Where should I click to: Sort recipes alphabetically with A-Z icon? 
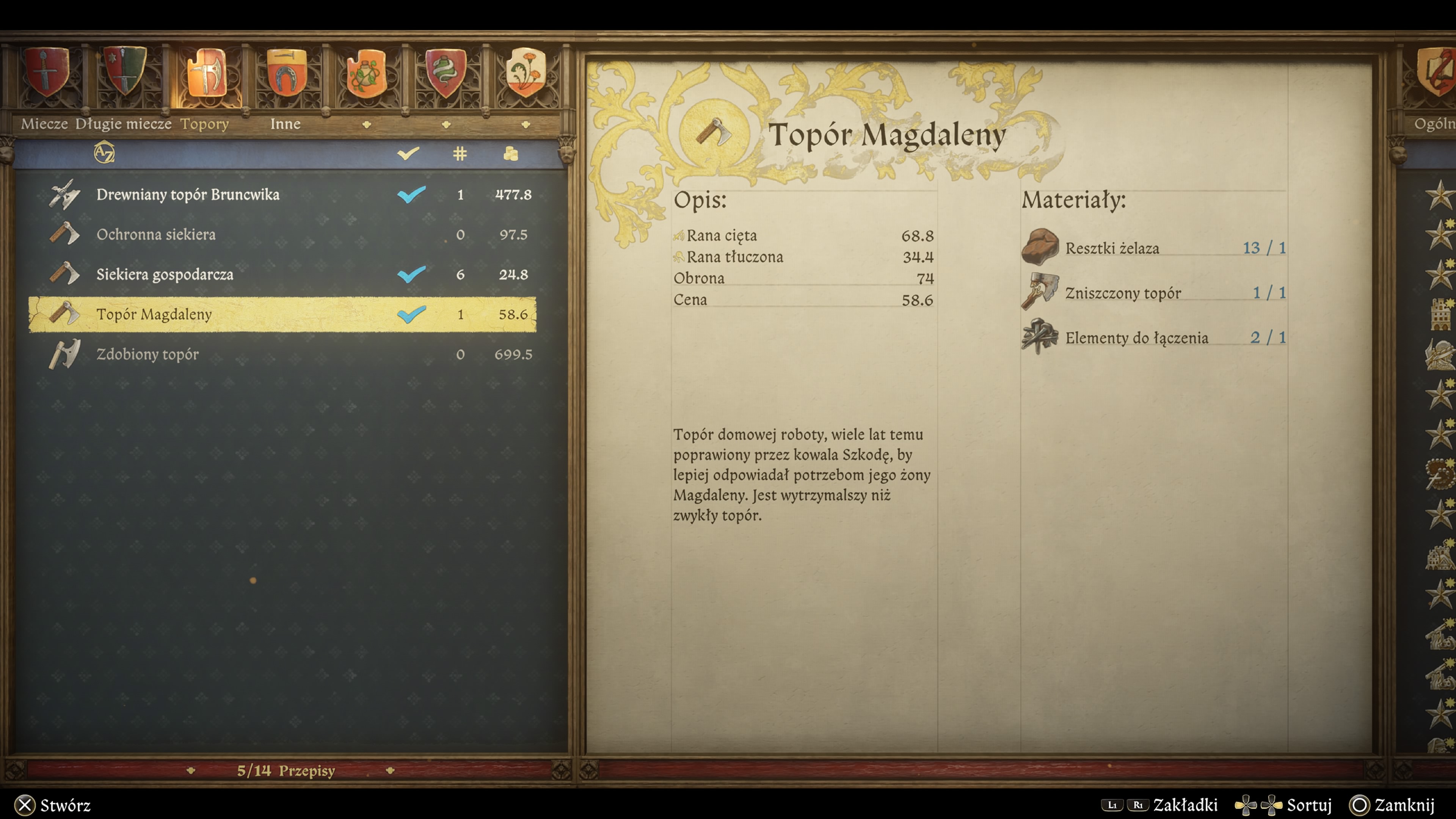point(104,152)
